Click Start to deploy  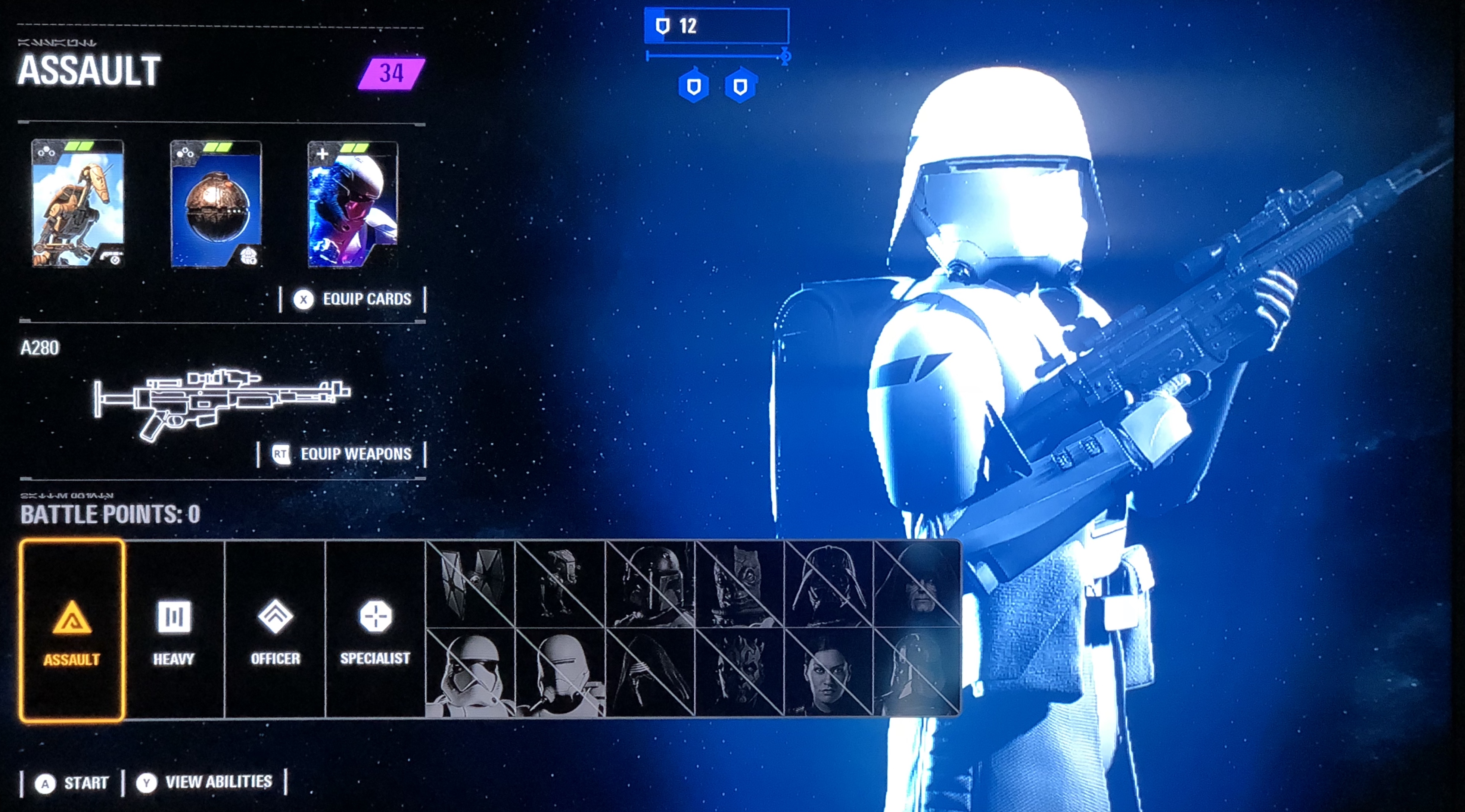72,783
